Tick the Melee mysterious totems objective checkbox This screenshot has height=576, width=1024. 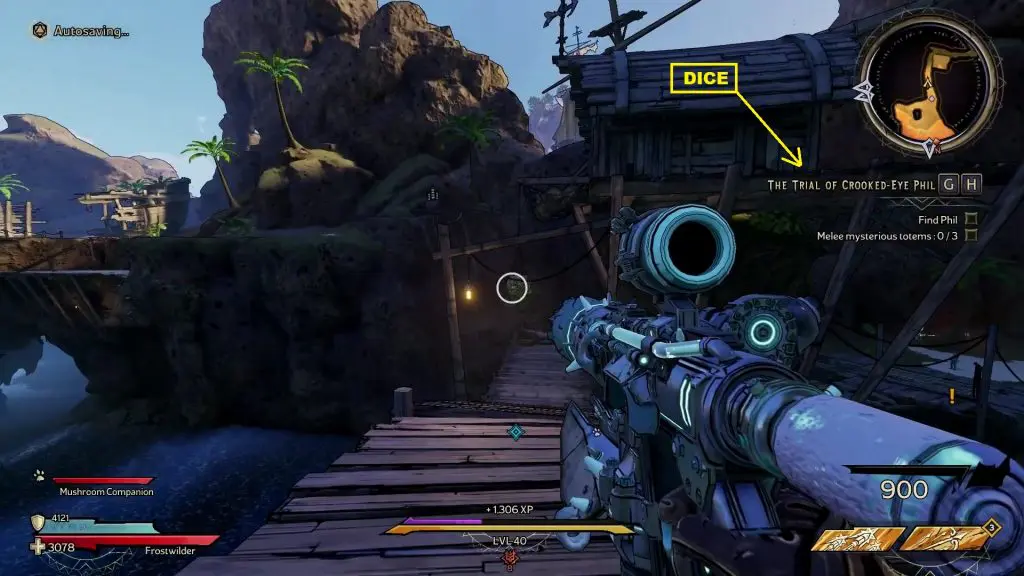tap(970, 236)
